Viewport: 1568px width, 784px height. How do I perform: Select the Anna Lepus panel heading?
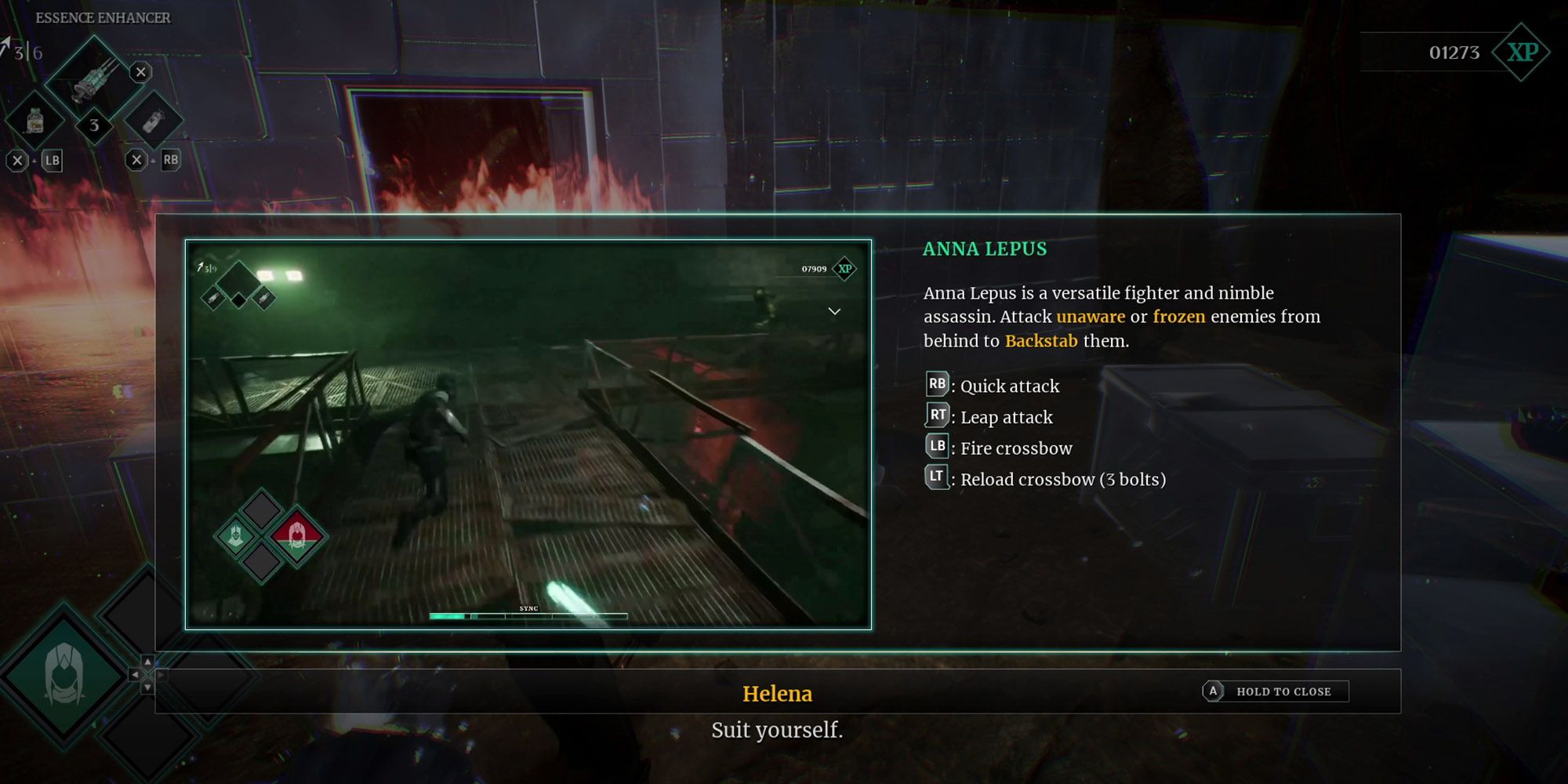coord(984,249)
